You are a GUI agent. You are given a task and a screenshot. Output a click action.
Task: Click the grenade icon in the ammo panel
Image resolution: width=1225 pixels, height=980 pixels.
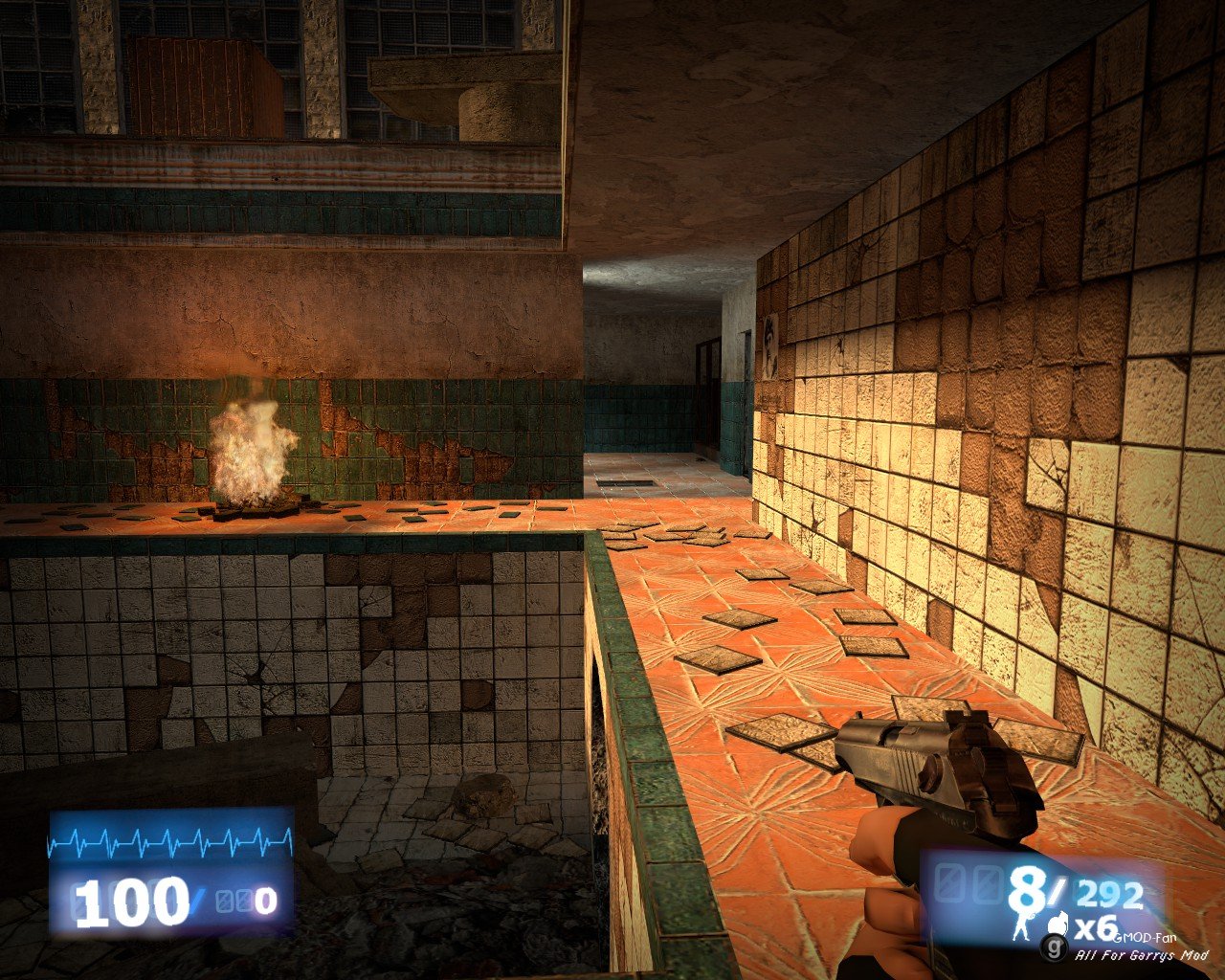tap(1058, 924)
